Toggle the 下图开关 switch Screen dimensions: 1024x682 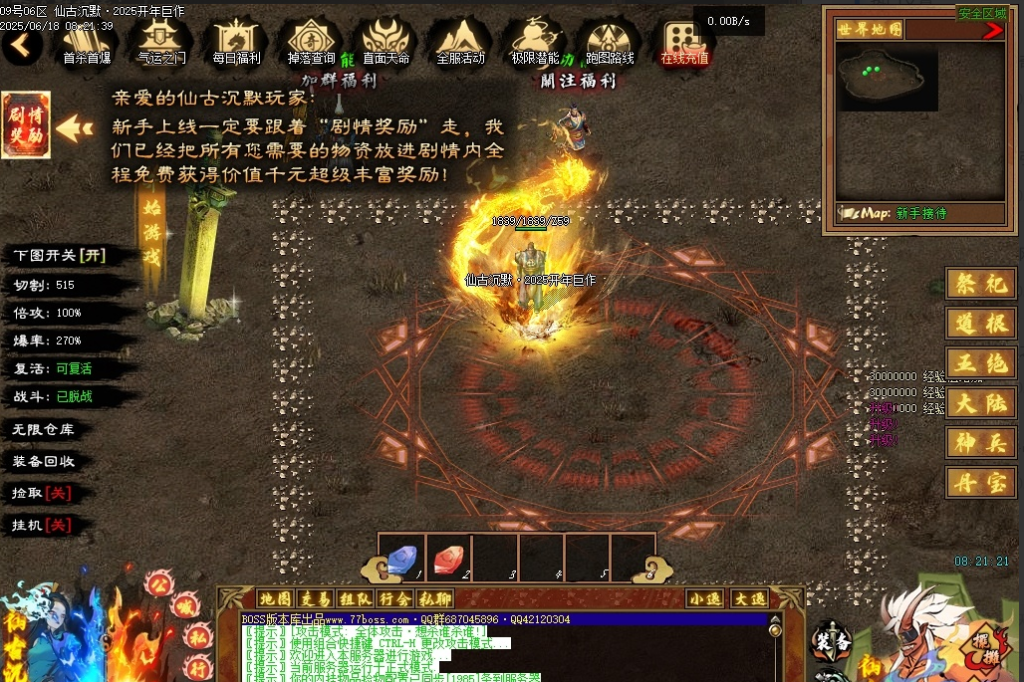coord(60,255)
